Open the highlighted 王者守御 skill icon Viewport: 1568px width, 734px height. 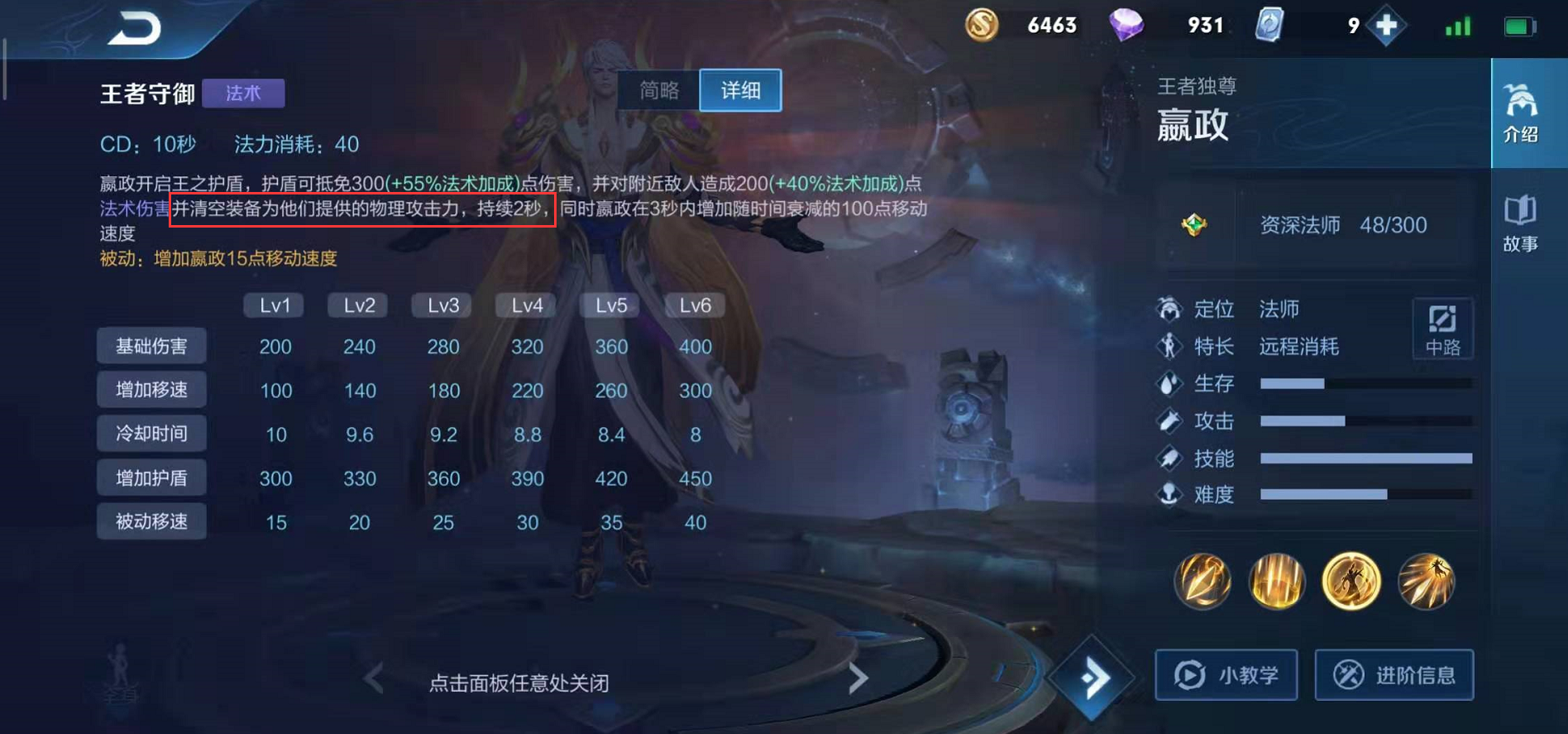(x=1352, y=582)
